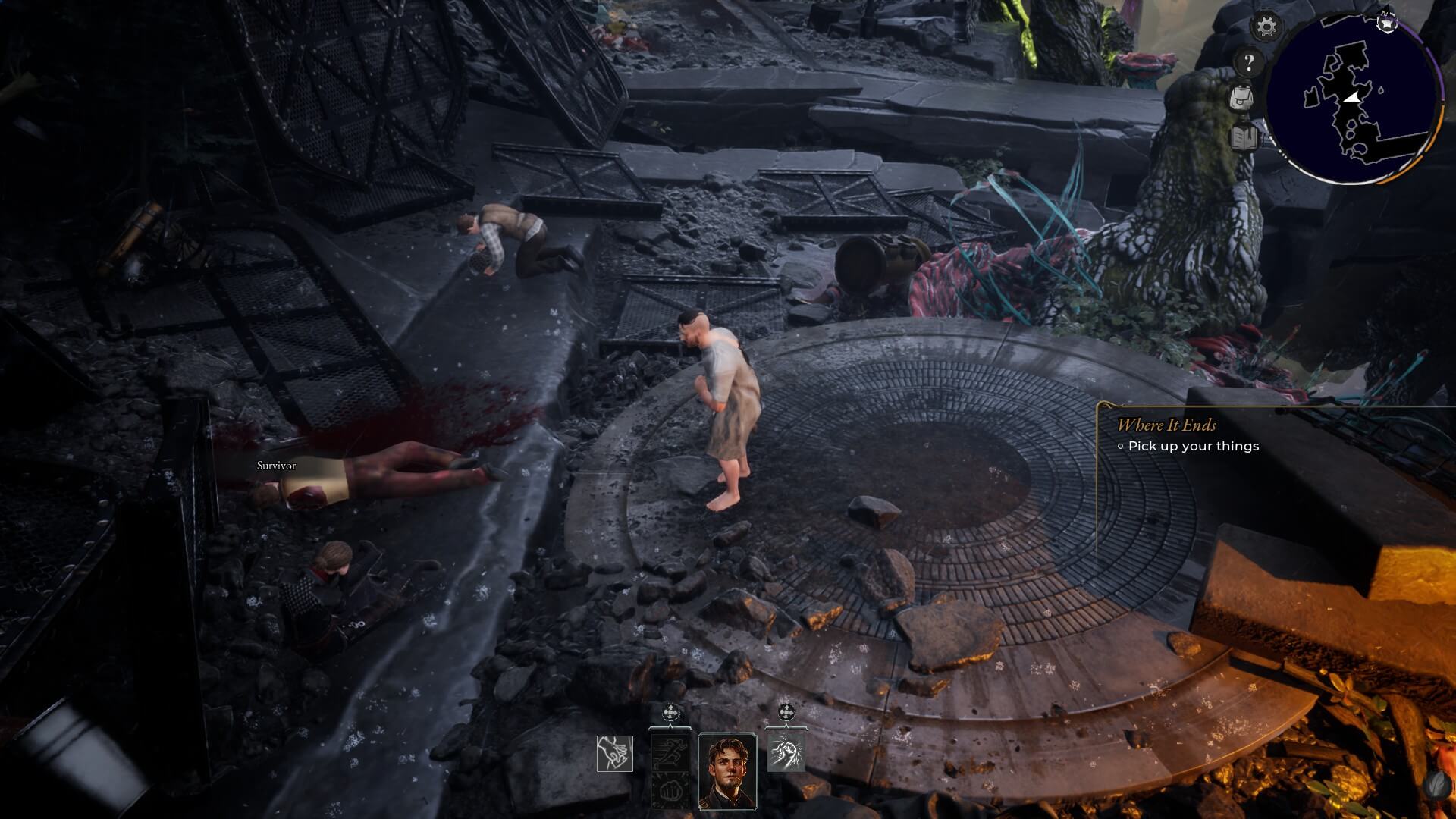Open the backpack inventory

tap(1241, 98)
